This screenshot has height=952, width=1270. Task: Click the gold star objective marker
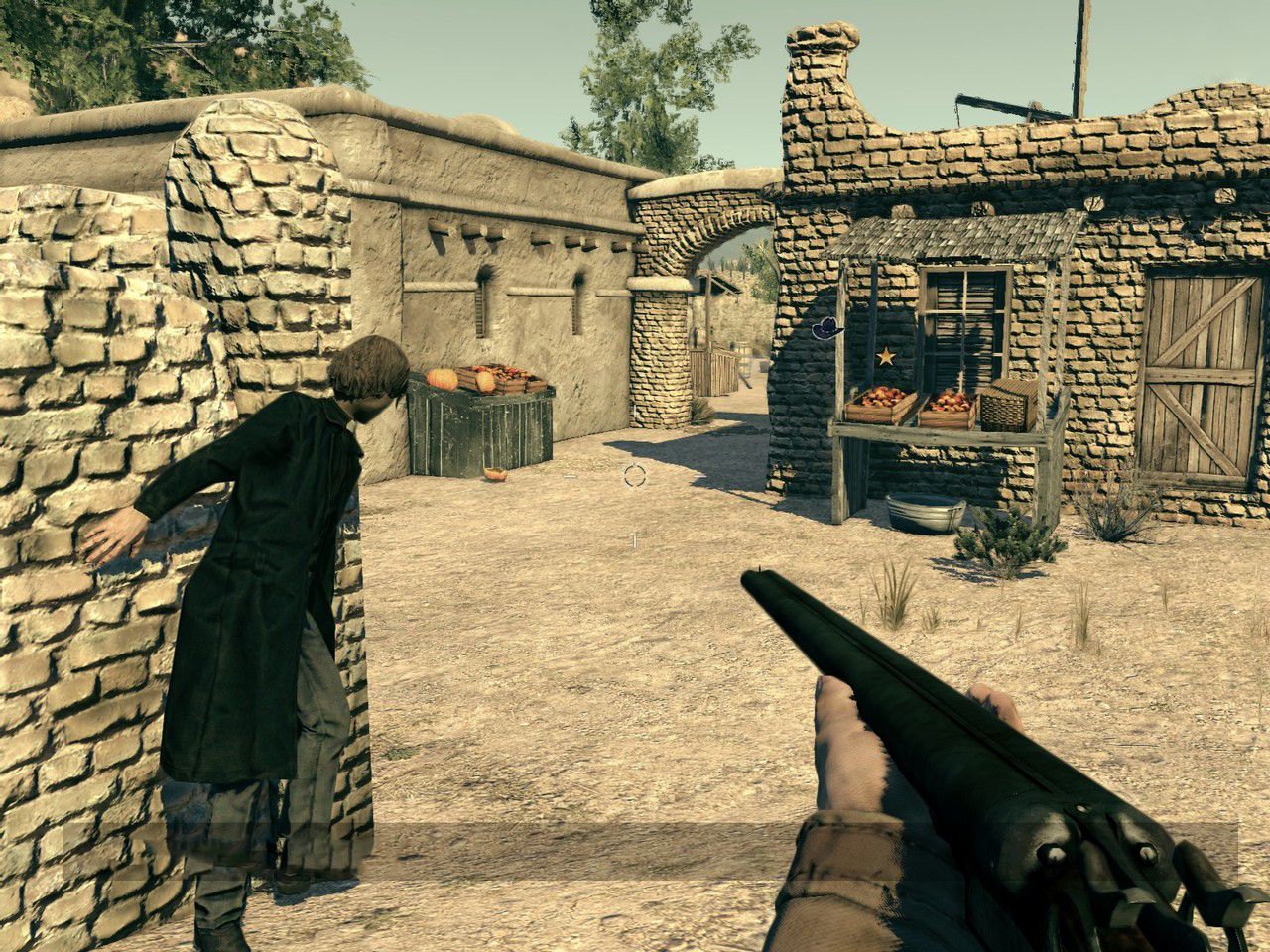[x=885, y=355]
